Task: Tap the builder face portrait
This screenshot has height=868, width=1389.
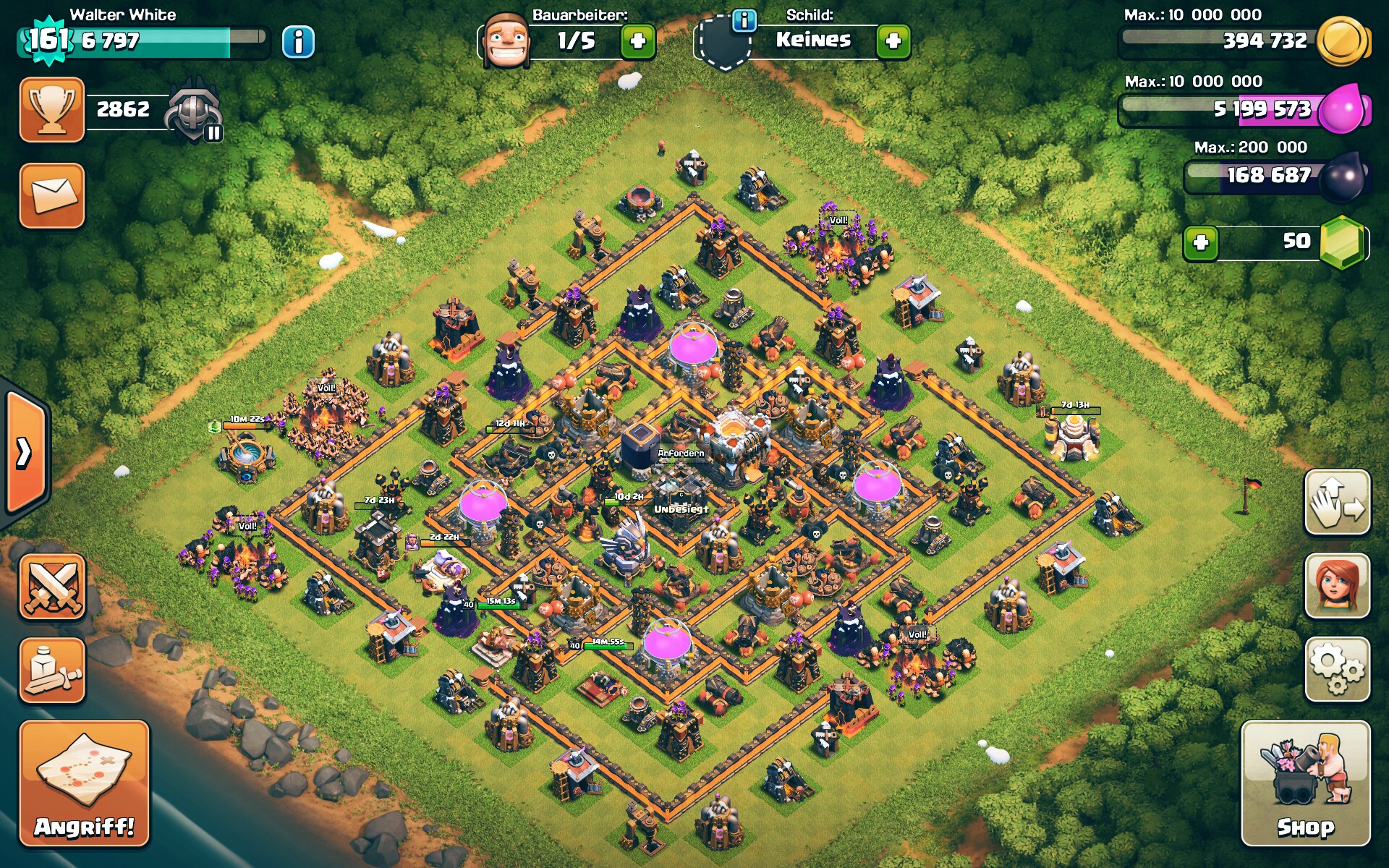Action: pos(505,40)
